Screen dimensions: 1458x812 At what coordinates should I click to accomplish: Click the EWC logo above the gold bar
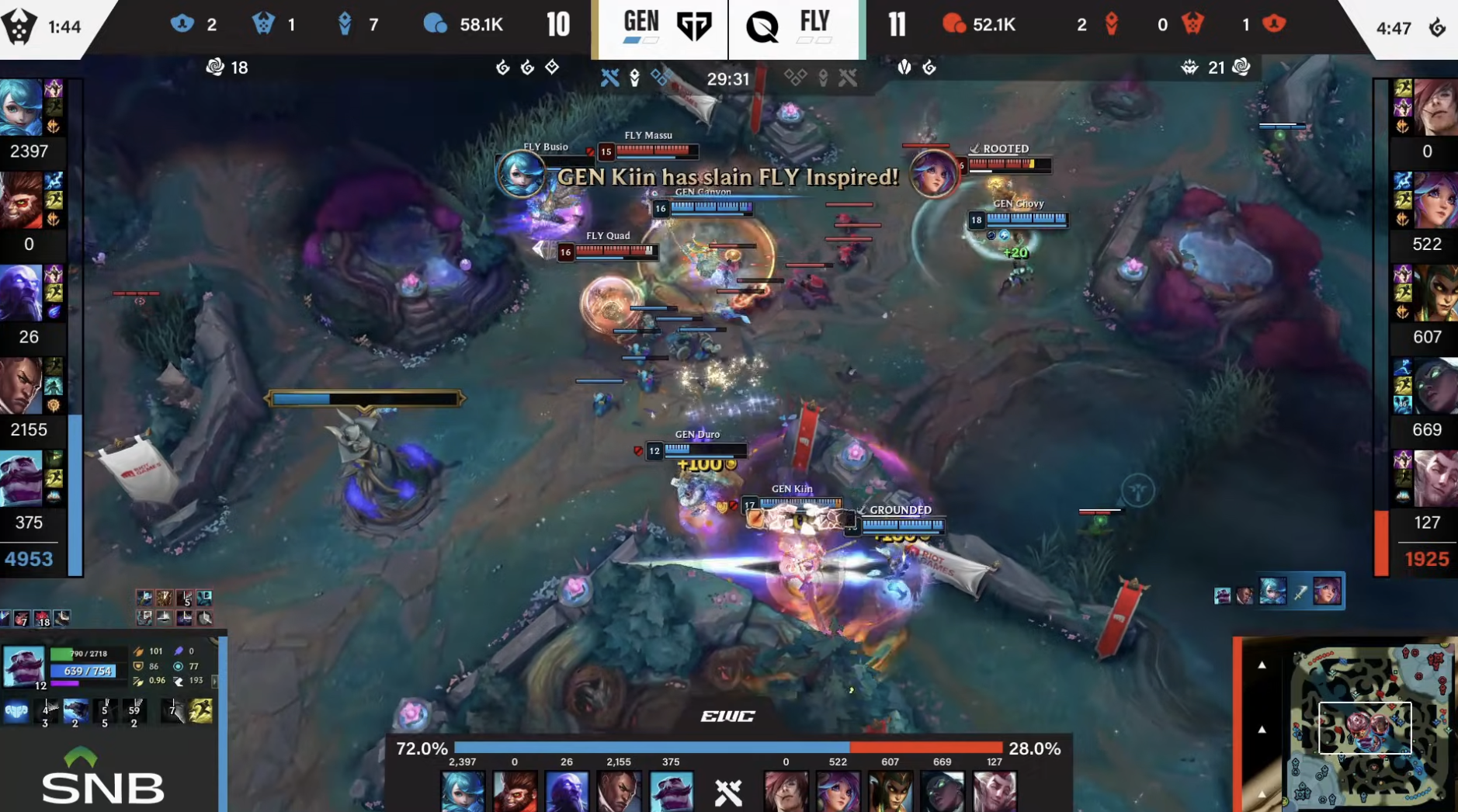point(728,715)
